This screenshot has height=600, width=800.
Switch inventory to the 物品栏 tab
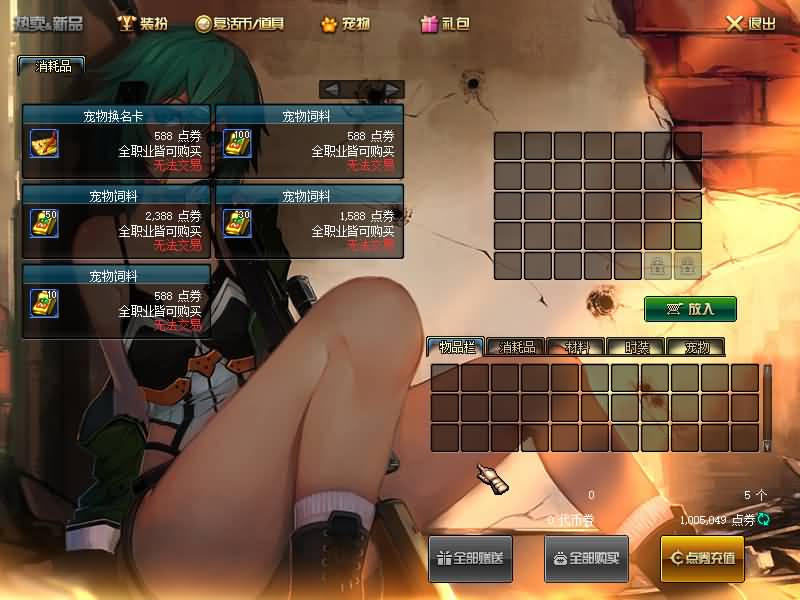456,348
